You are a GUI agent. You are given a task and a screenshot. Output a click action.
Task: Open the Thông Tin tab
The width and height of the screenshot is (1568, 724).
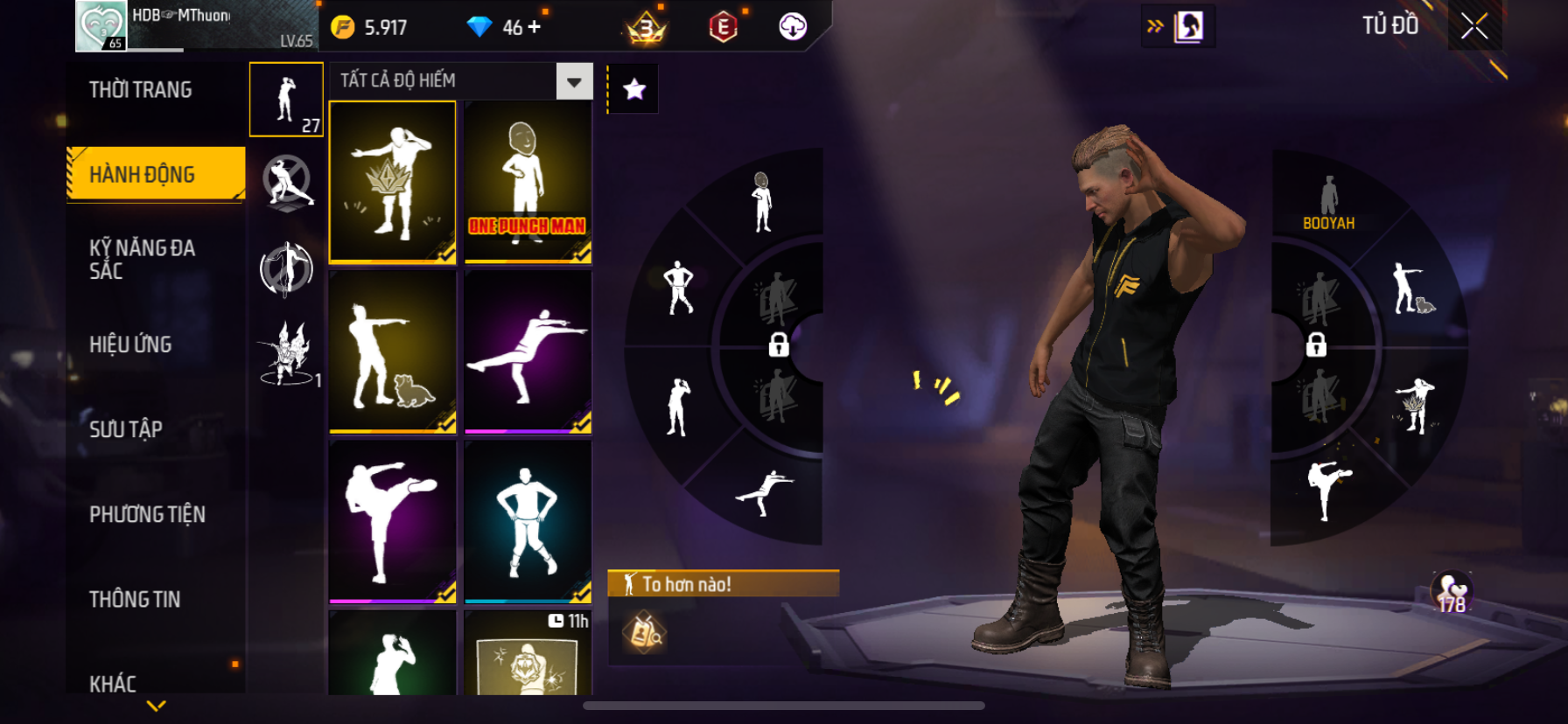(x=135, y=599)
